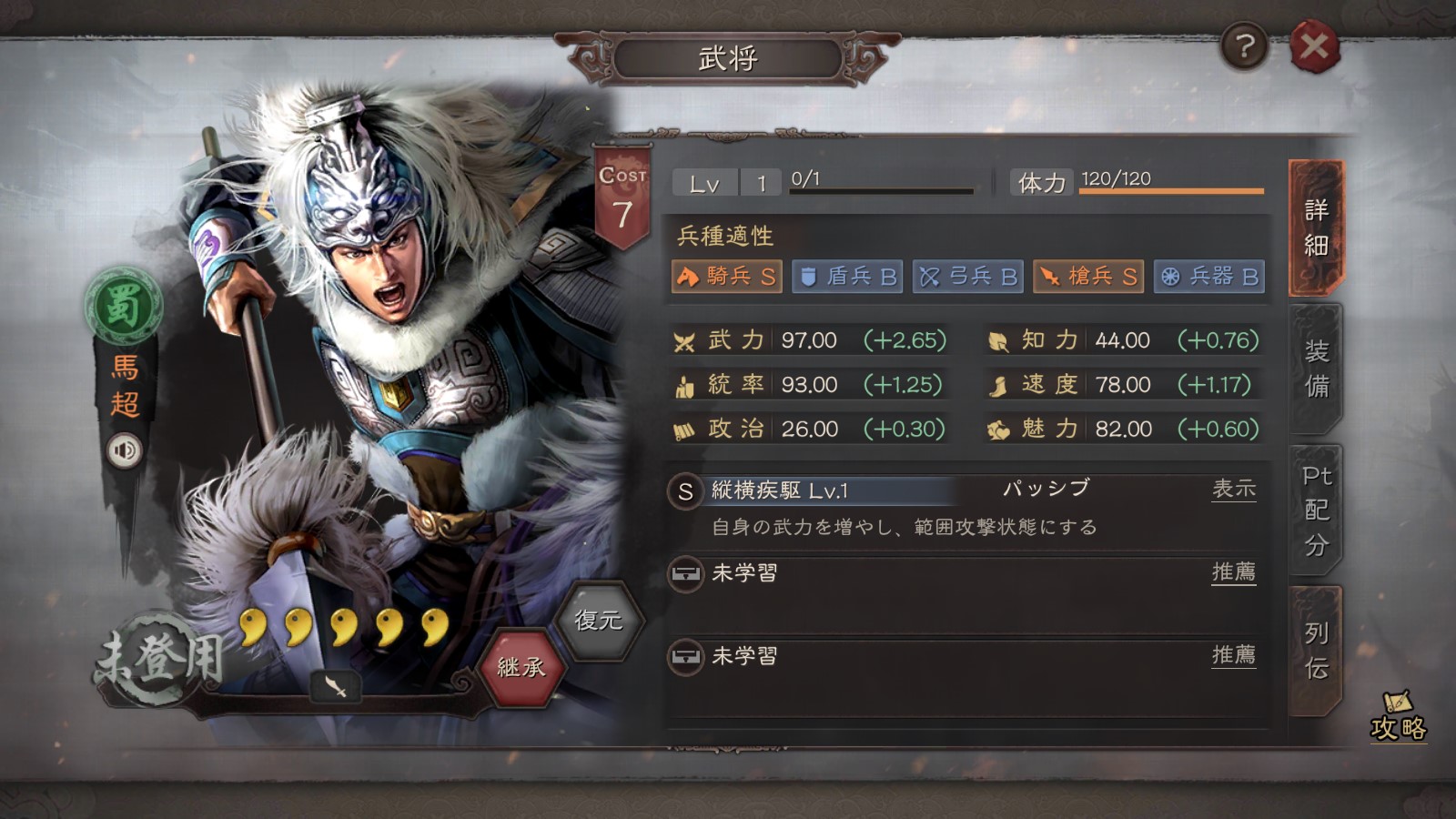Select the Pt配分 point allocation tab
This screenshot has height=819, width=1456.
[x=1317, y=510]
